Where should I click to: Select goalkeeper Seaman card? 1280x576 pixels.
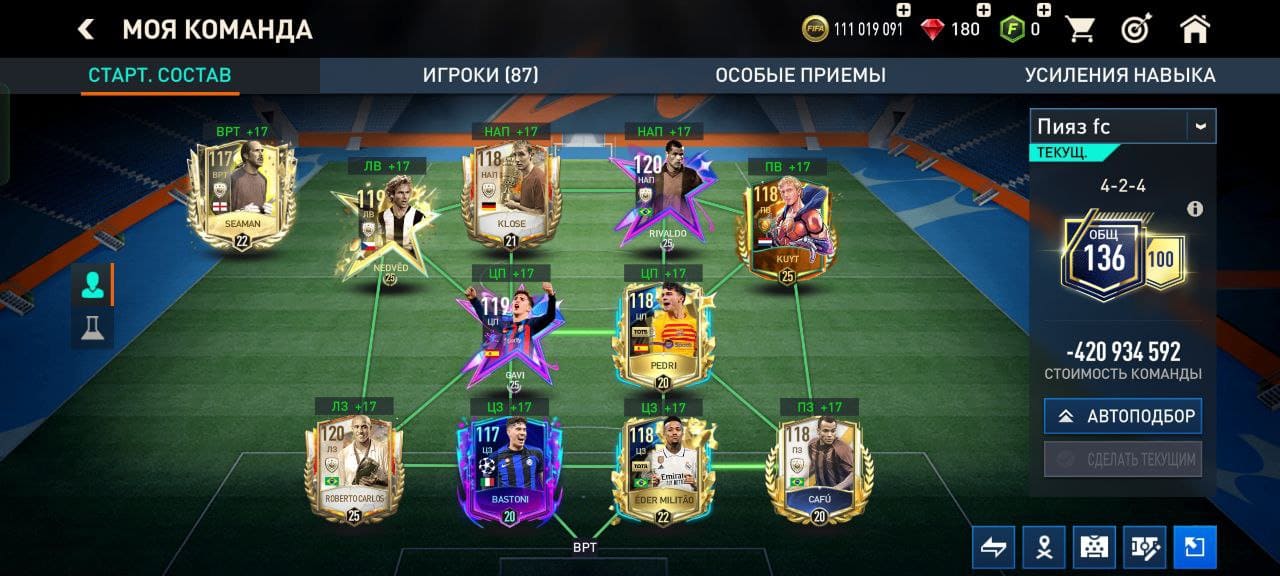(241, 195)
